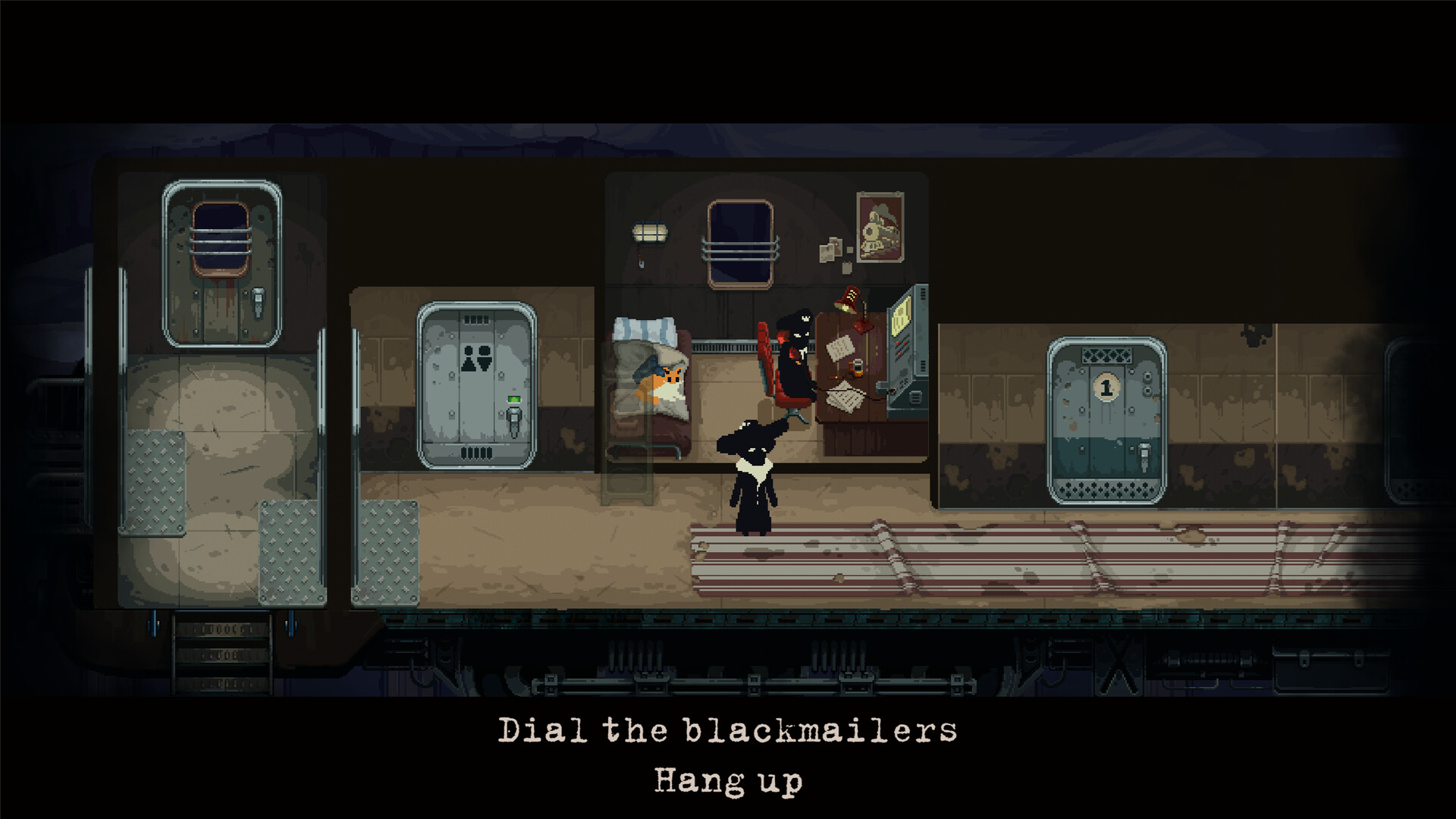The height and width of the screenshot is (819, 1456).
Task: Choose the Dial the blackmailers option
Action: [728, 730]
